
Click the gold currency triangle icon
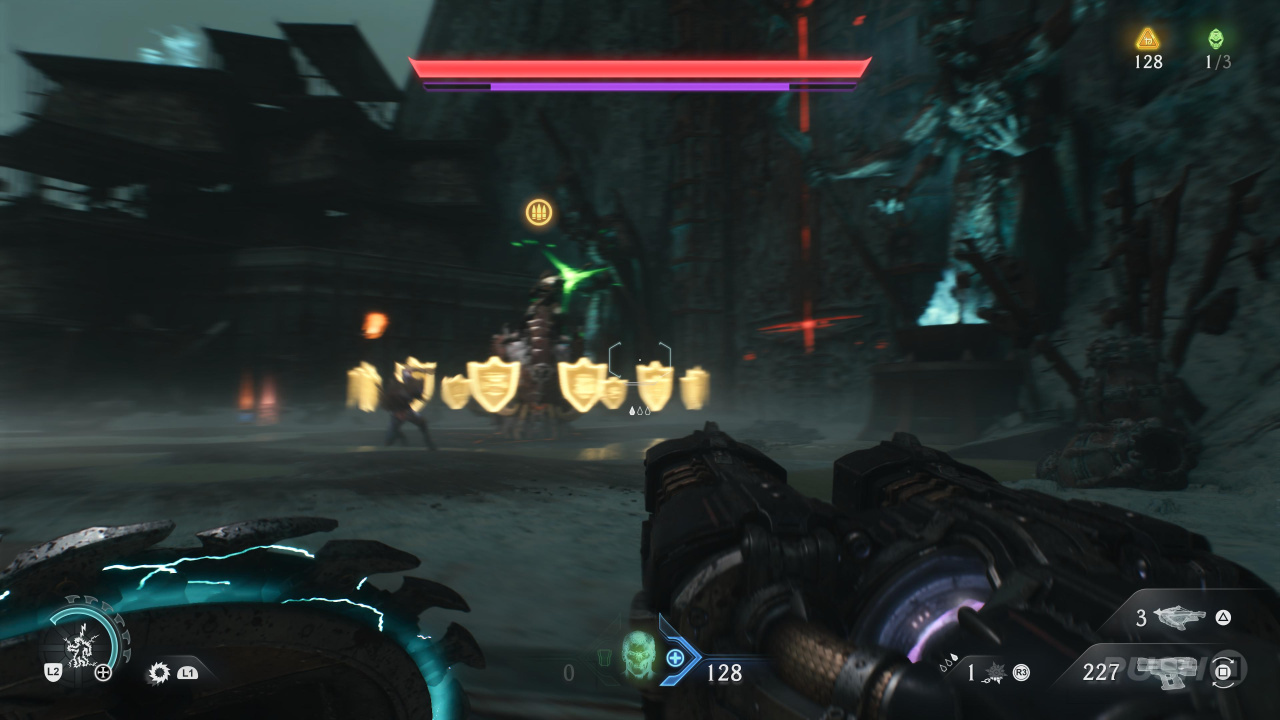click(x=1147, y=39)
